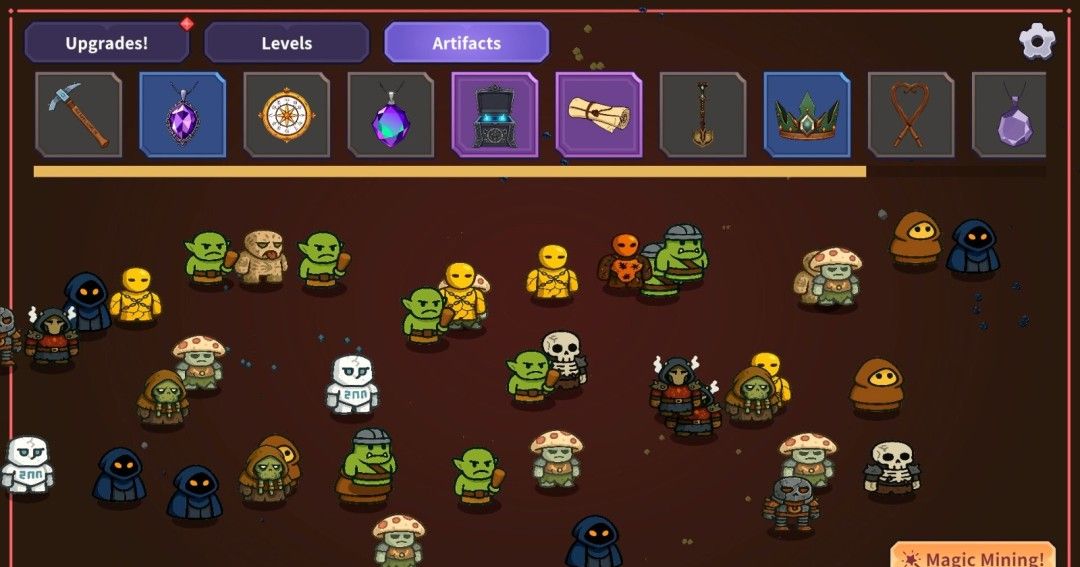Select the dark treasure chest artifact
The width and height of the screenshot is (1080, 567).
(494, 115)
